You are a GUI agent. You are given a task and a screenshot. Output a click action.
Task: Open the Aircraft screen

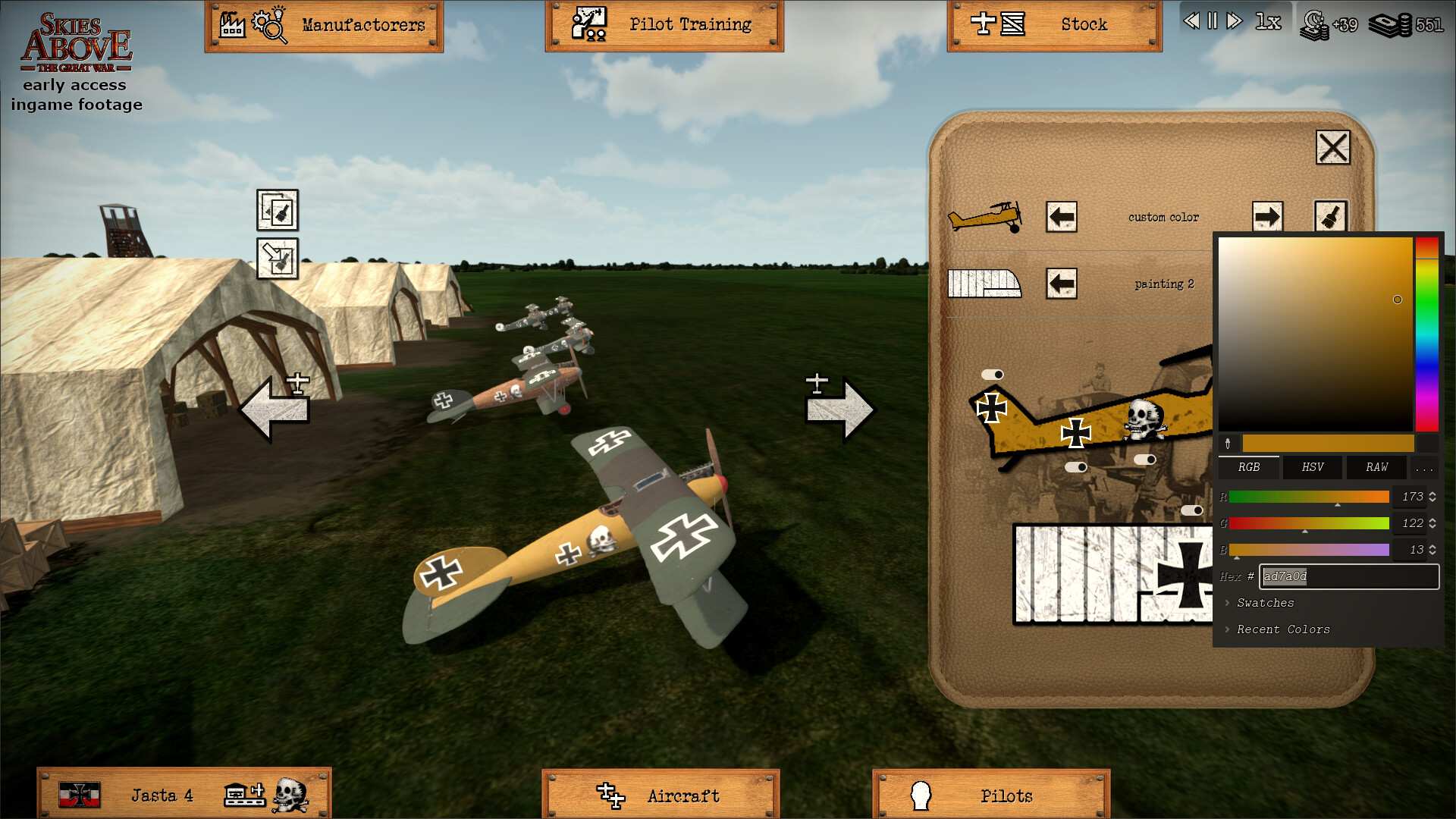661,795
